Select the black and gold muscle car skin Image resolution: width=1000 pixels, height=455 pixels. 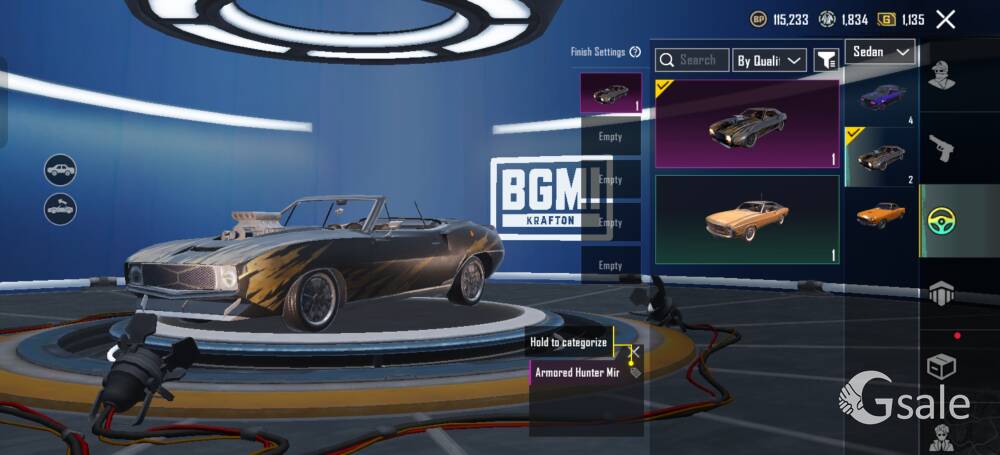coord(747,124)
